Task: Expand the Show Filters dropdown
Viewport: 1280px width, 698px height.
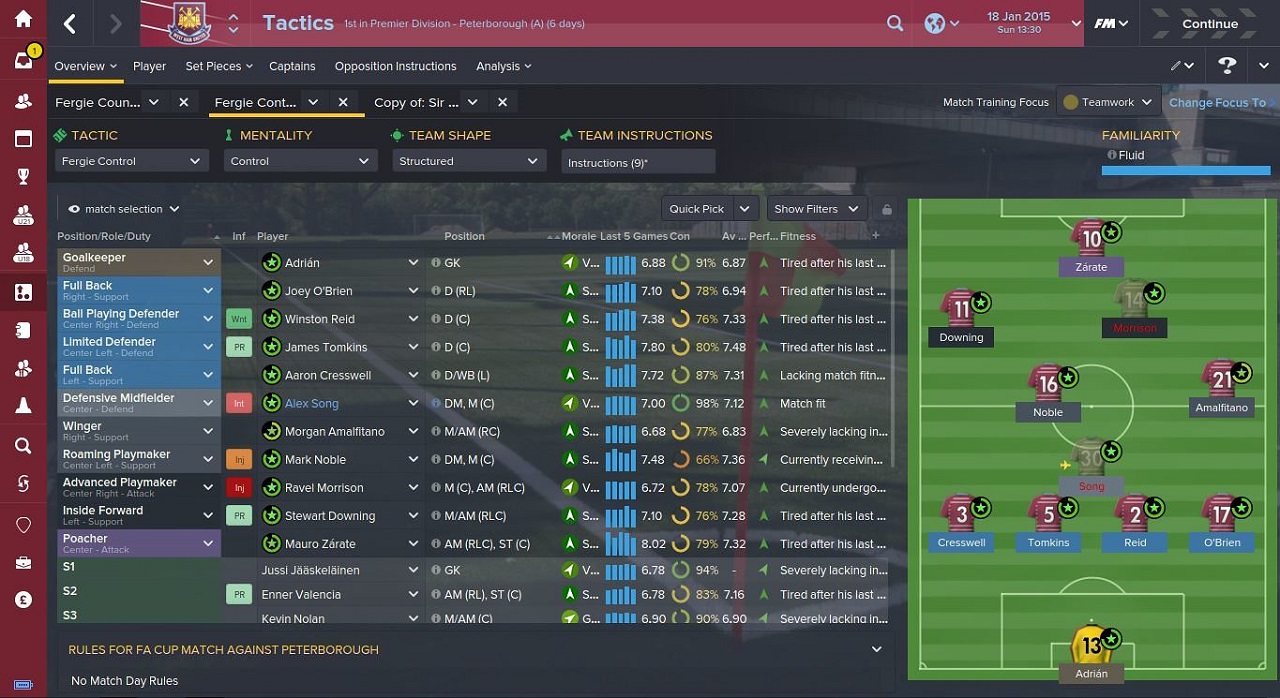Action: (x=816, y=209)
